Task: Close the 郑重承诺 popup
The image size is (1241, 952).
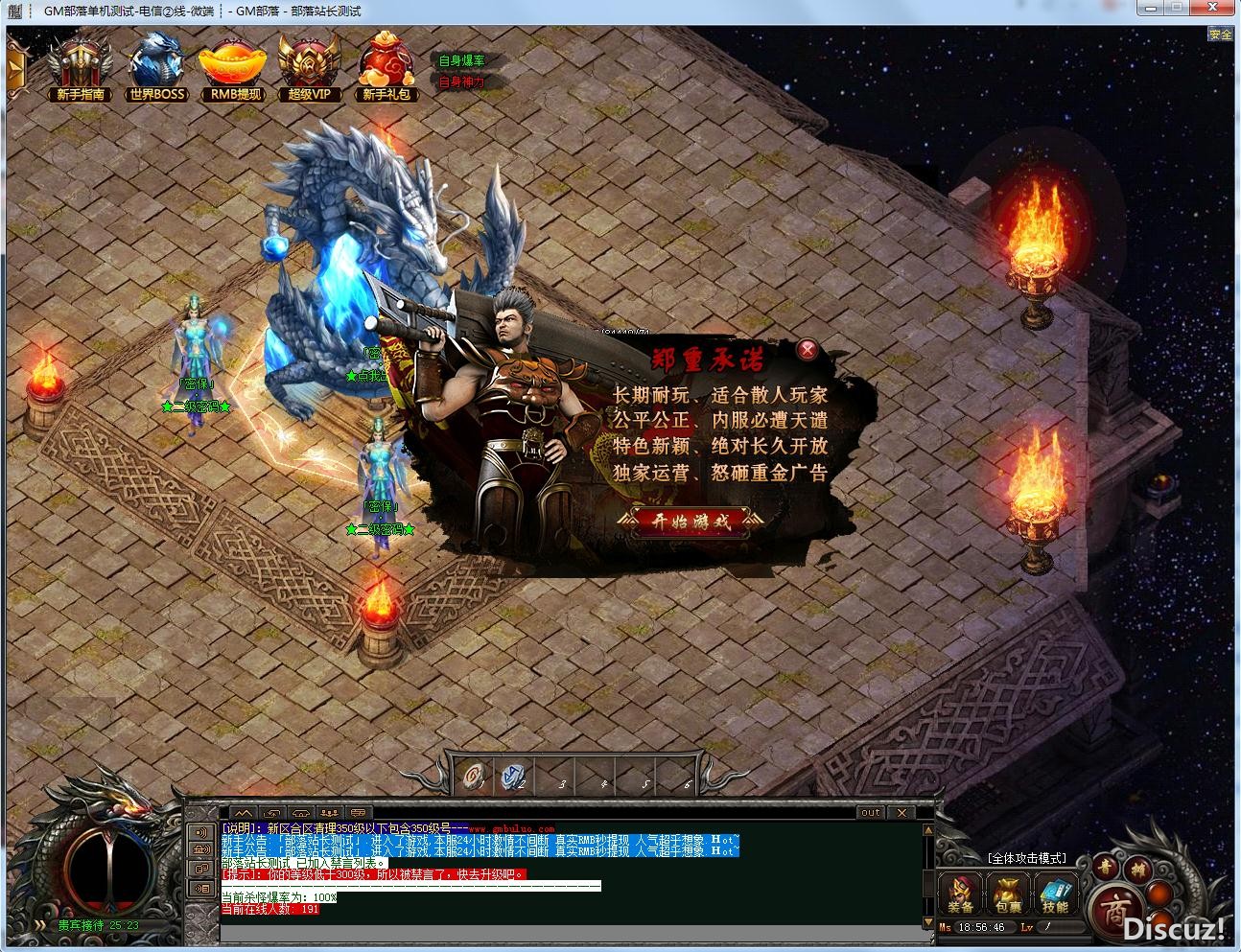Action: [808, 349]
